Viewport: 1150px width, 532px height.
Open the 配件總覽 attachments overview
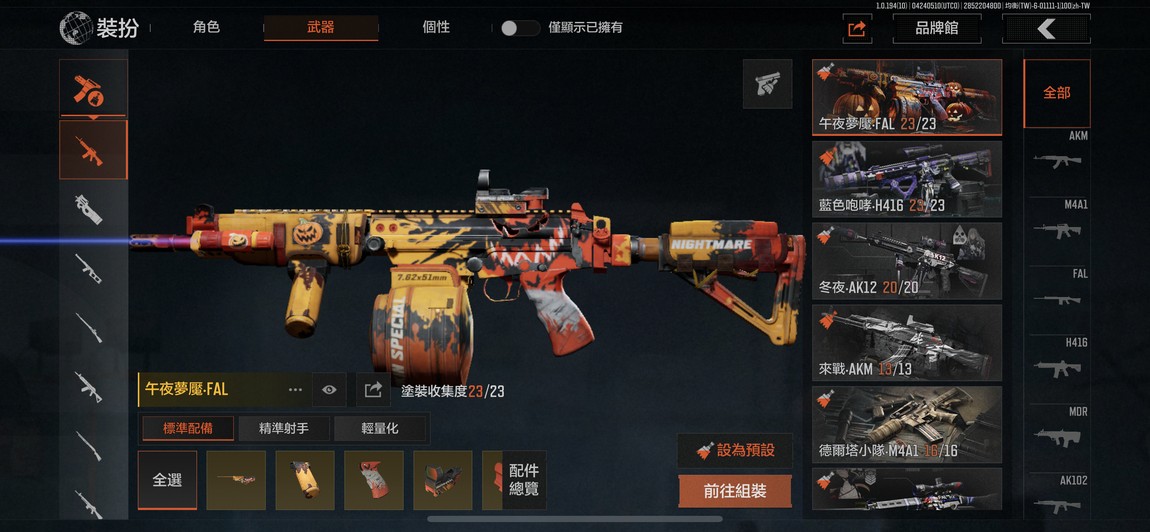tap(524, 479)
